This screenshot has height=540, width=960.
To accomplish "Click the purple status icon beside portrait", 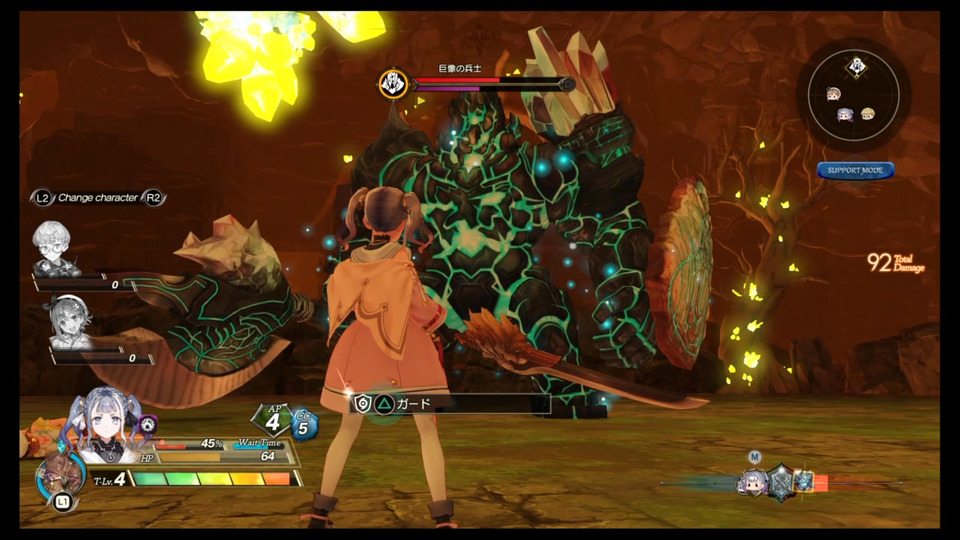I will [x=148, y=424].
